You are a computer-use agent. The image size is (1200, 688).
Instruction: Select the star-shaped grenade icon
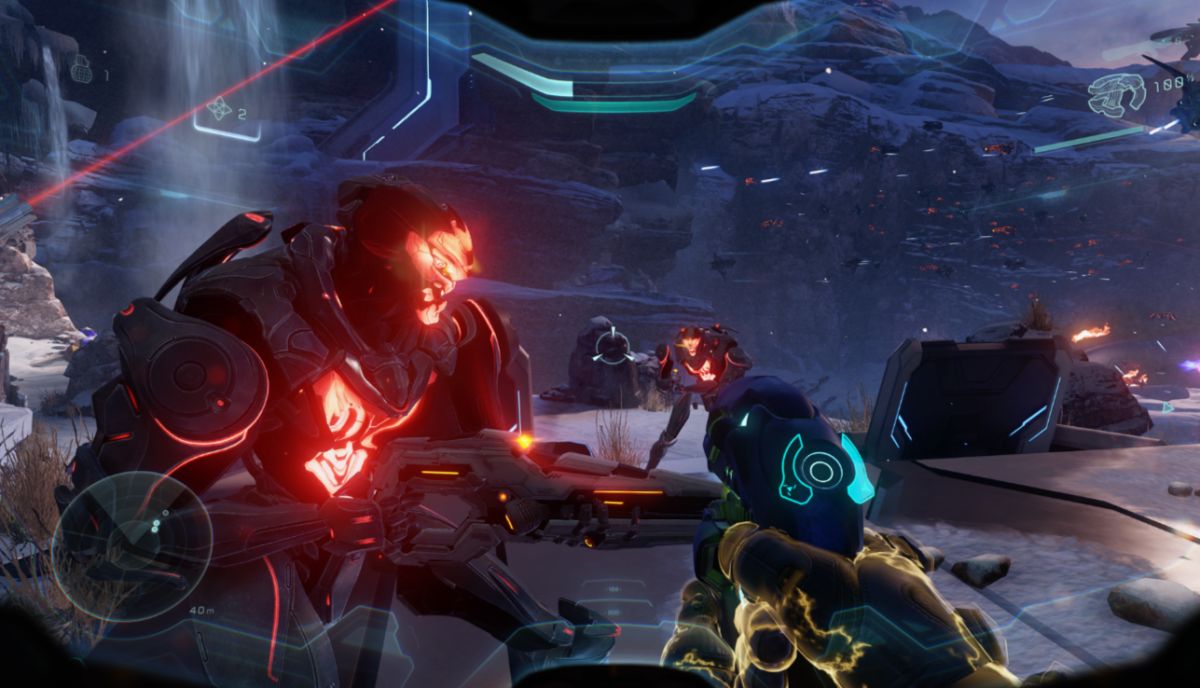point(218,109)
